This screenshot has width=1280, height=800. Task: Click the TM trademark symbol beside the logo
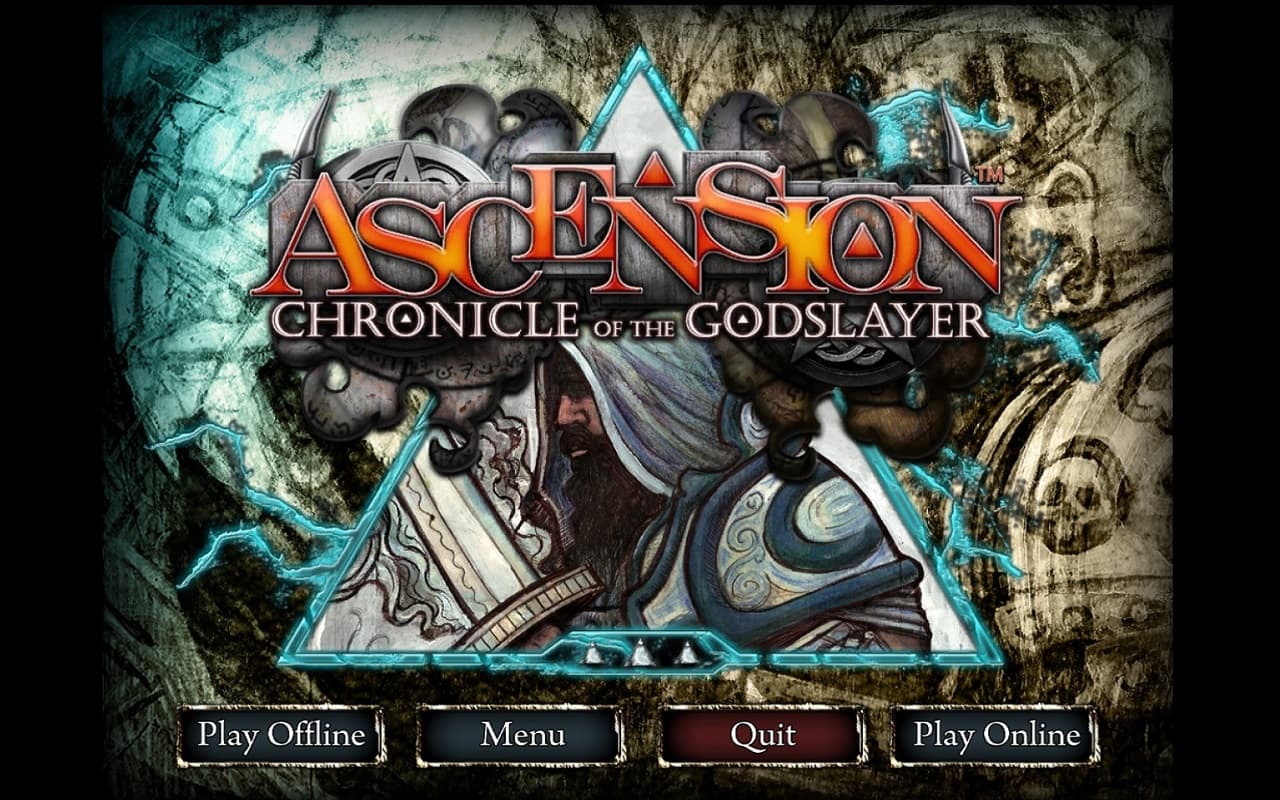(992, 175)
